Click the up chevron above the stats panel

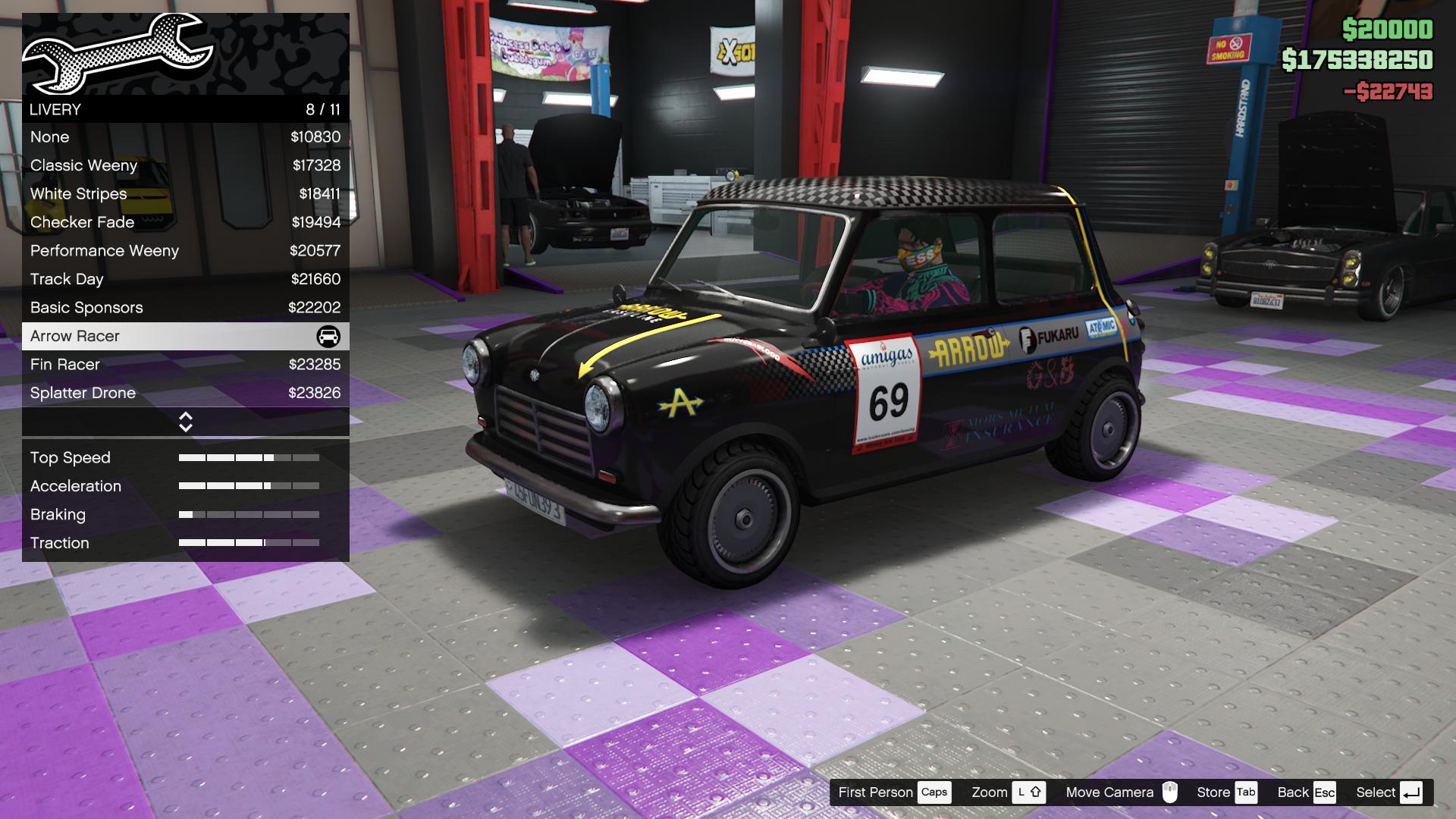tap(186, 416)
